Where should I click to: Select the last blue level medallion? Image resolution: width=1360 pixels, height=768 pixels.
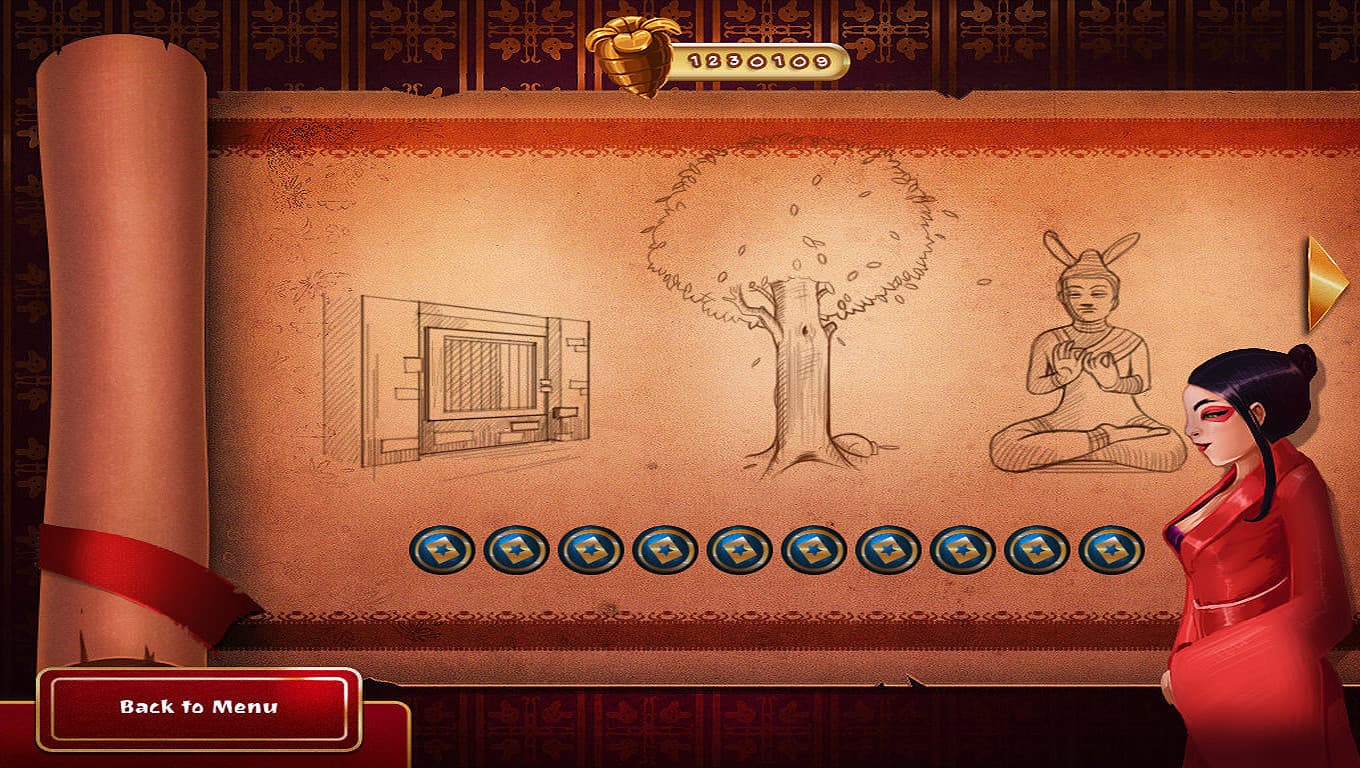pyautogui.click(x=1110, y=549)
